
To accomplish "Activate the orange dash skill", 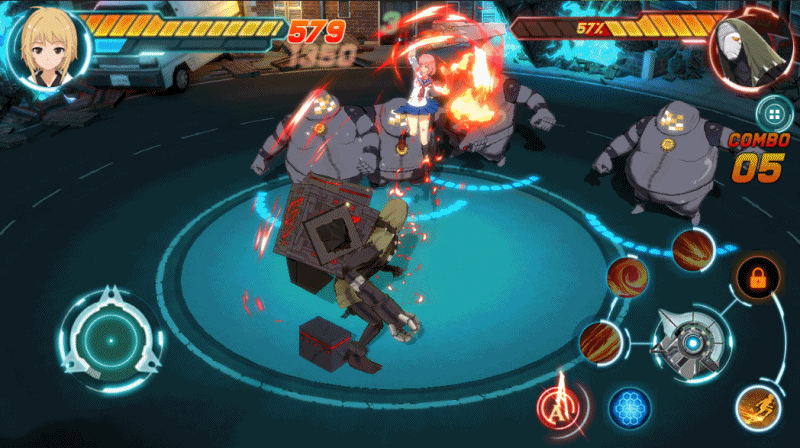I will click(x=757, y=406).
